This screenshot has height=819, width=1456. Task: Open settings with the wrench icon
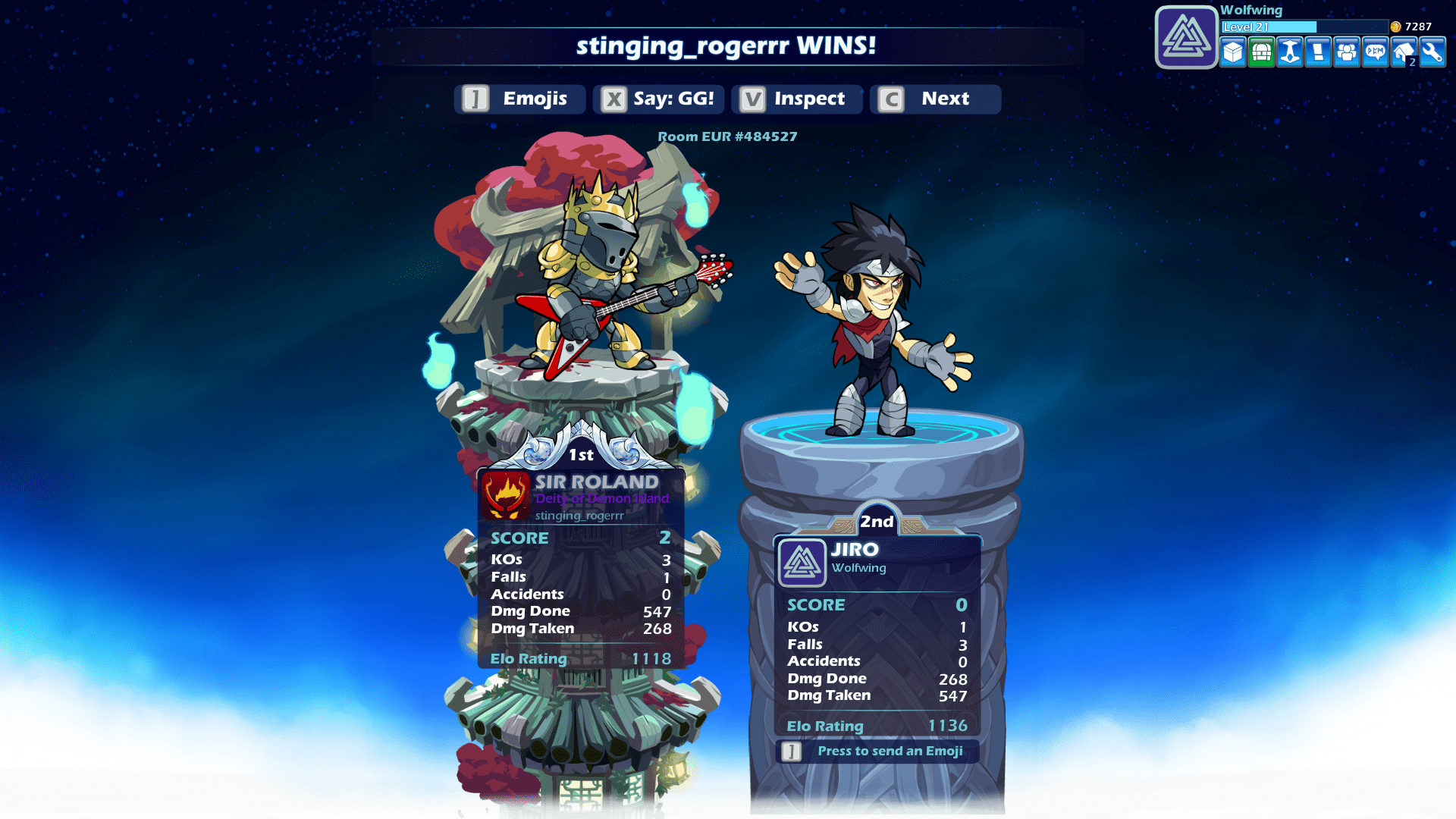coord(1432,53)
